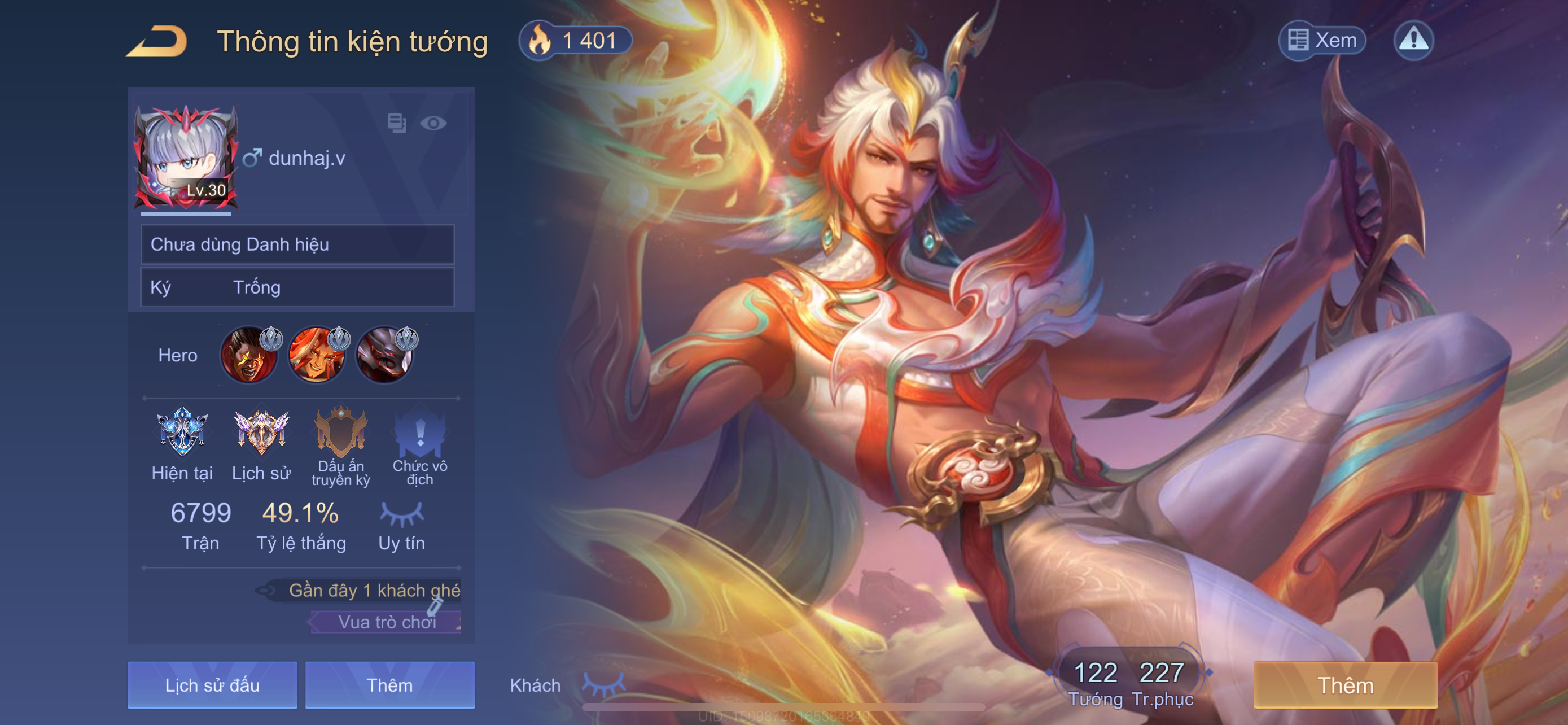Toggle the eye visibility icon
The width and height of the screenshot is (1568, 725).
[433, 124]
